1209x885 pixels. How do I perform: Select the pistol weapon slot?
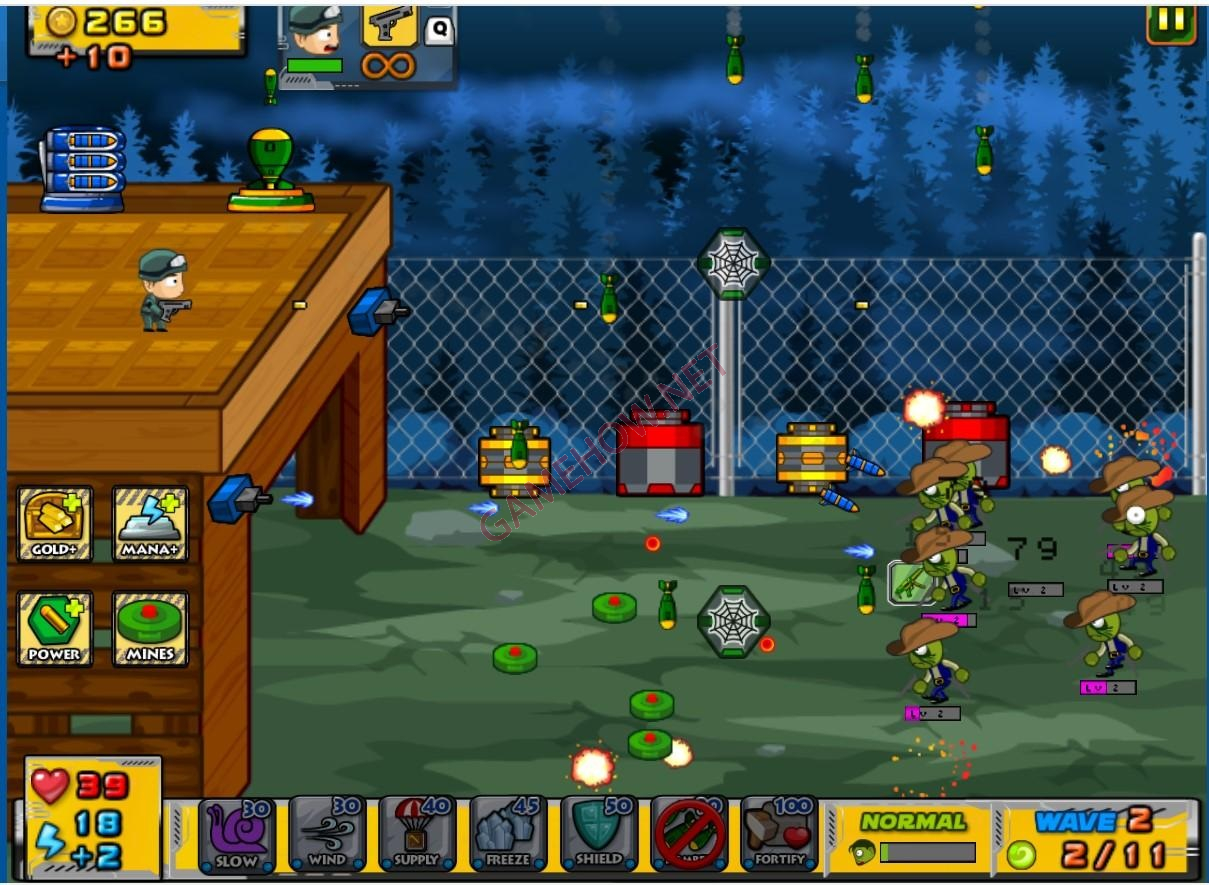click(x=389, y=26)
